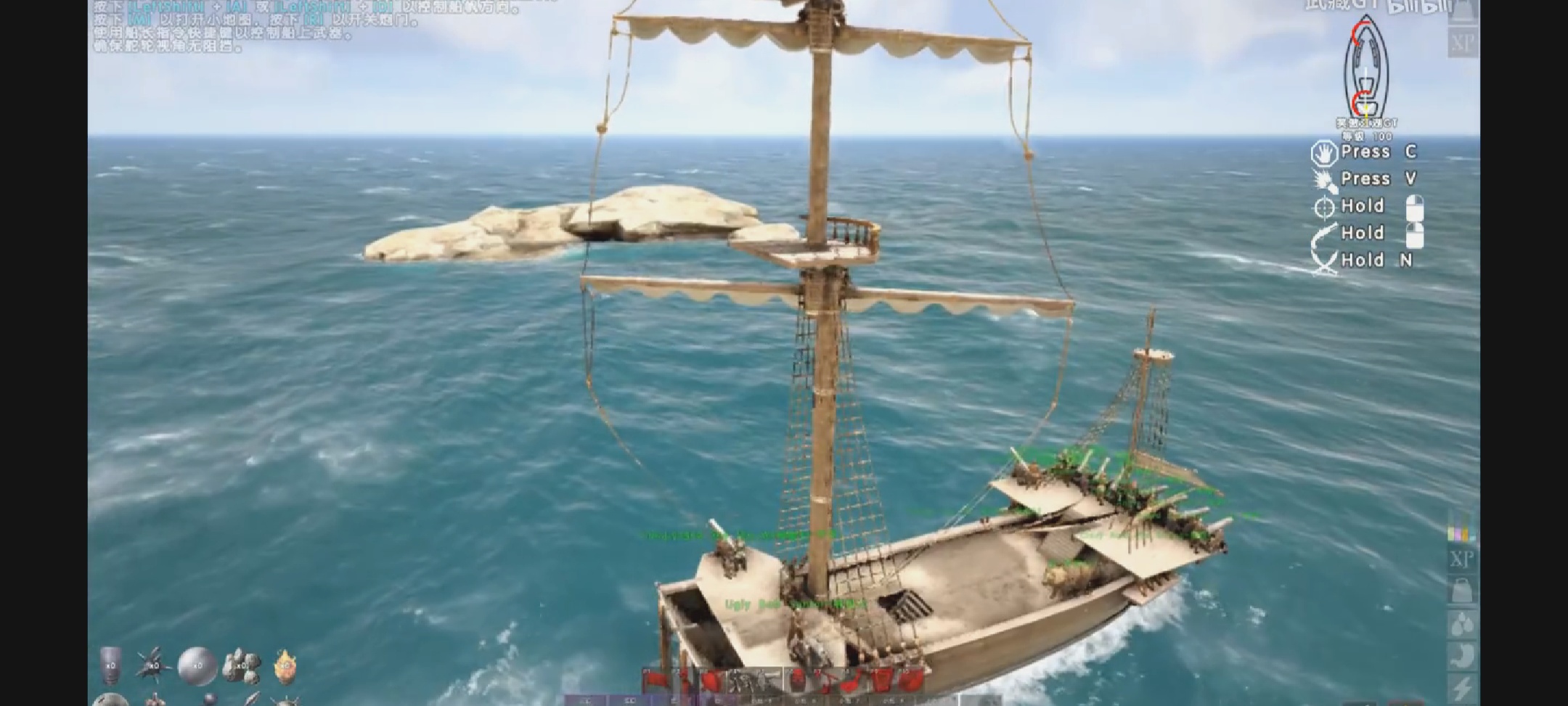Click the food stomach status icon
Screen dimensions: 1568x706
1462,654
